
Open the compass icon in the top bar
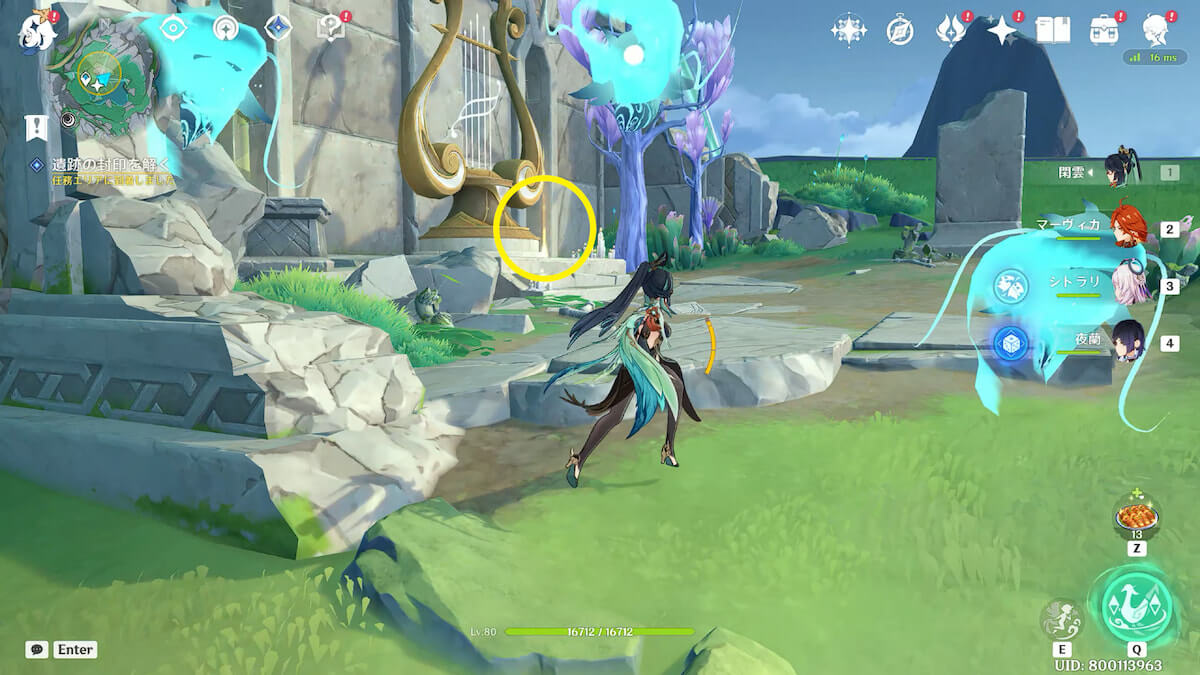click(x=900, y=31)
